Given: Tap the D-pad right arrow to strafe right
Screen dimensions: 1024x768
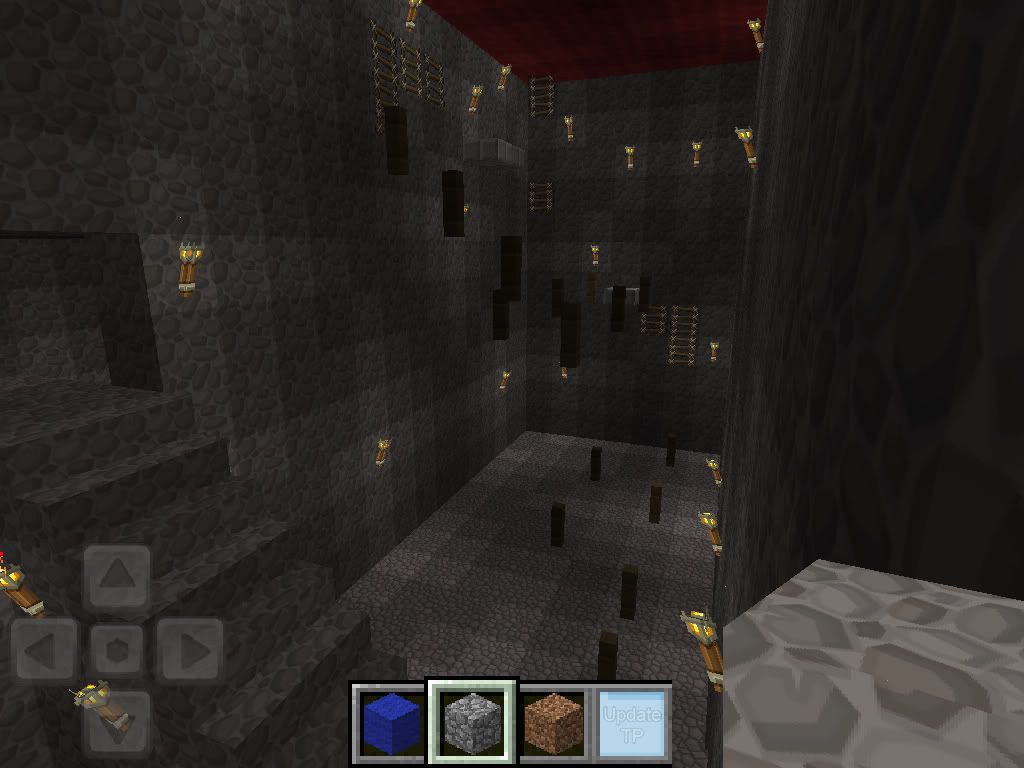Looking at the screenshot, I should pos(190,651).
